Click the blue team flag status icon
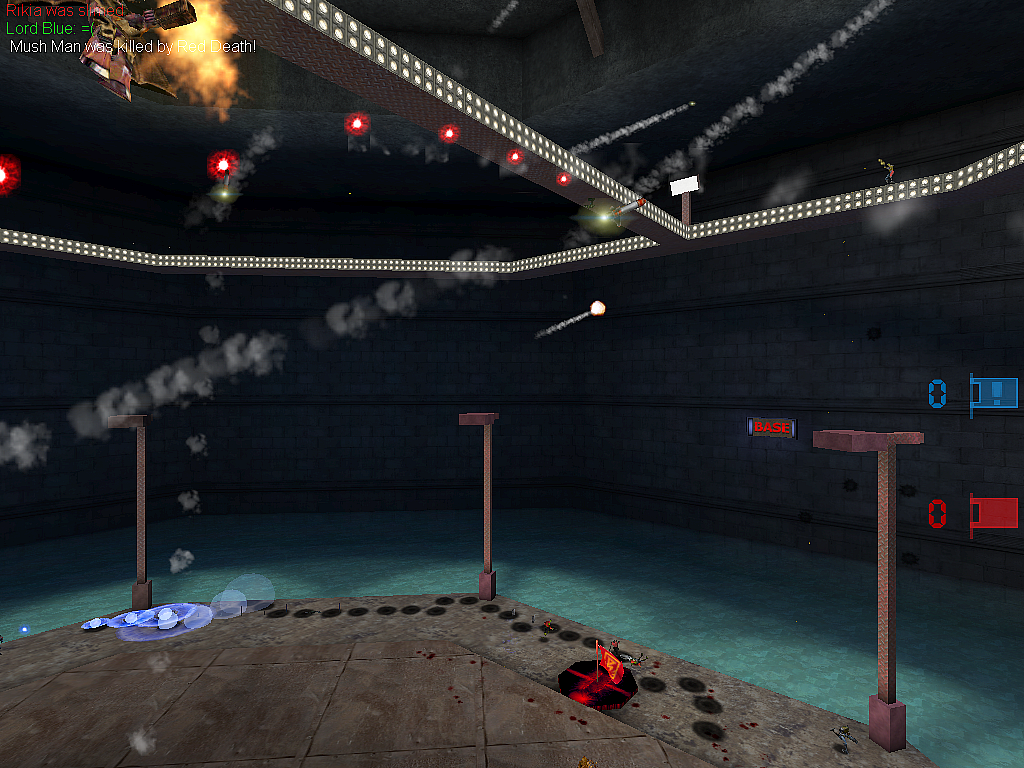The width and height of the screenshot is (1024, 768). (994, 393)
